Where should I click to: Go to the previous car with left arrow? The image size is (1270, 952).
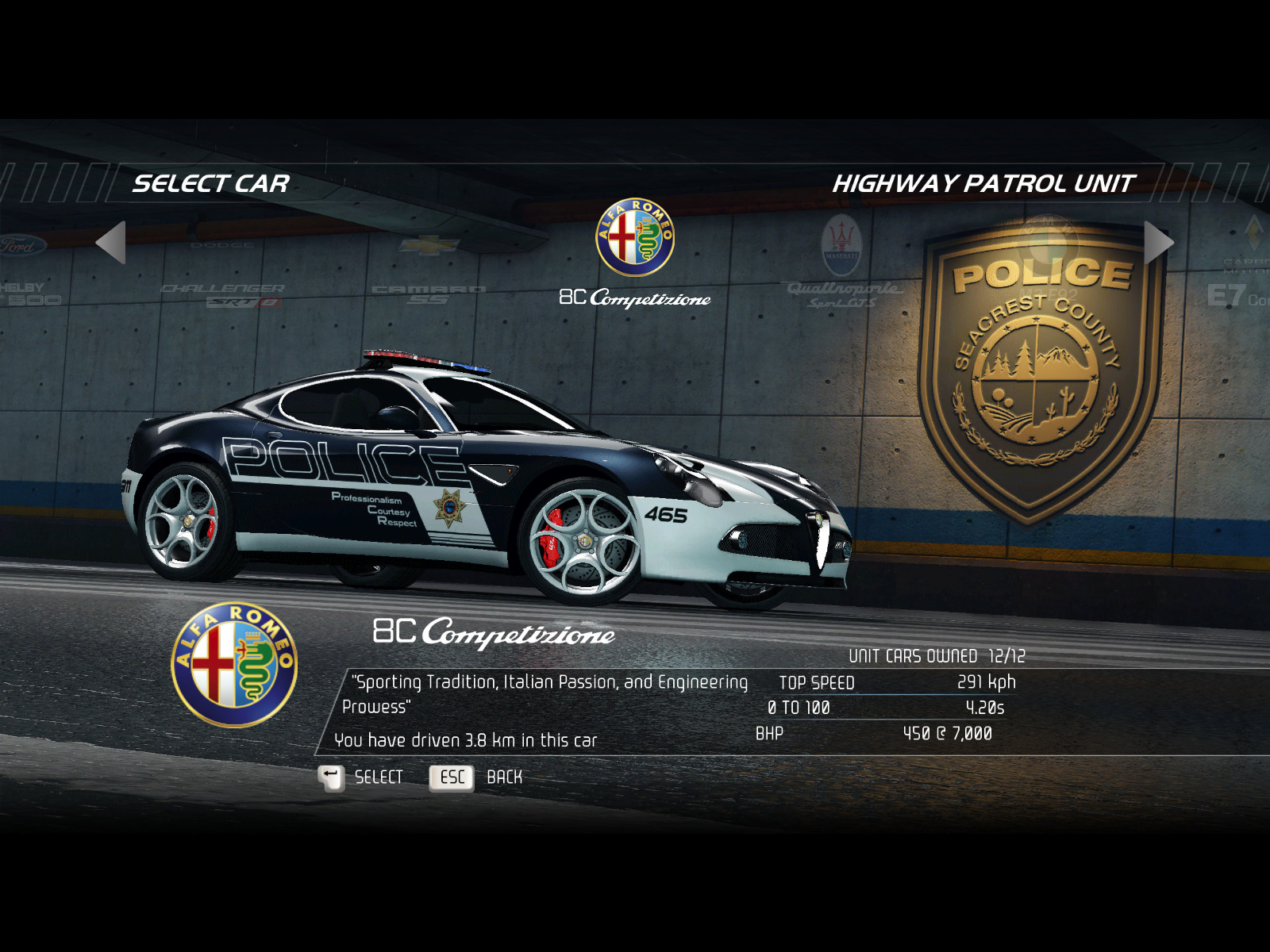pyautogui.click(x=111, y=243)
